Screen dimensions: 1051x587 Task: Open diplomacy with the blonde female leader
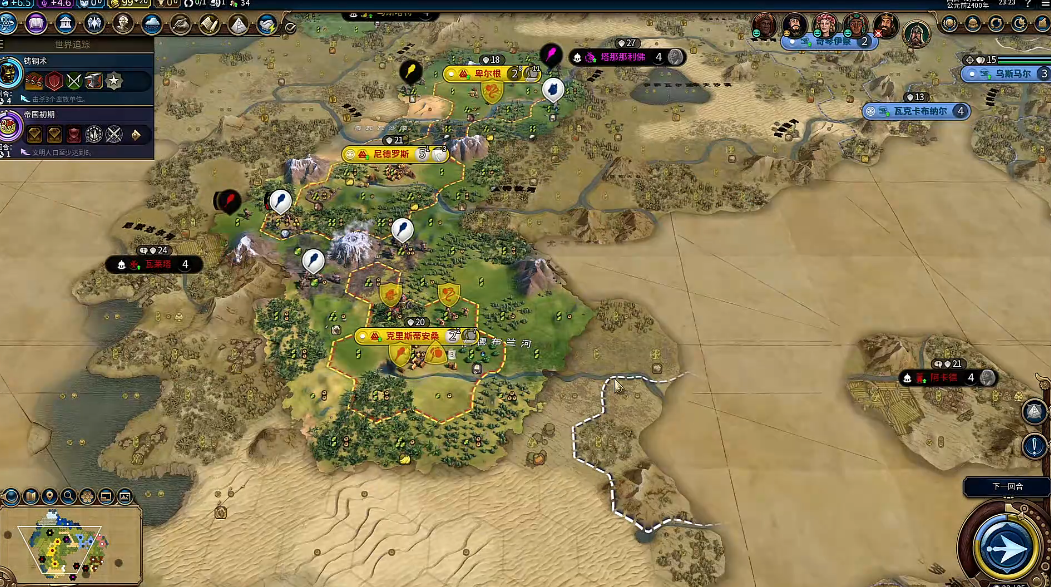[x=825, y=26]
